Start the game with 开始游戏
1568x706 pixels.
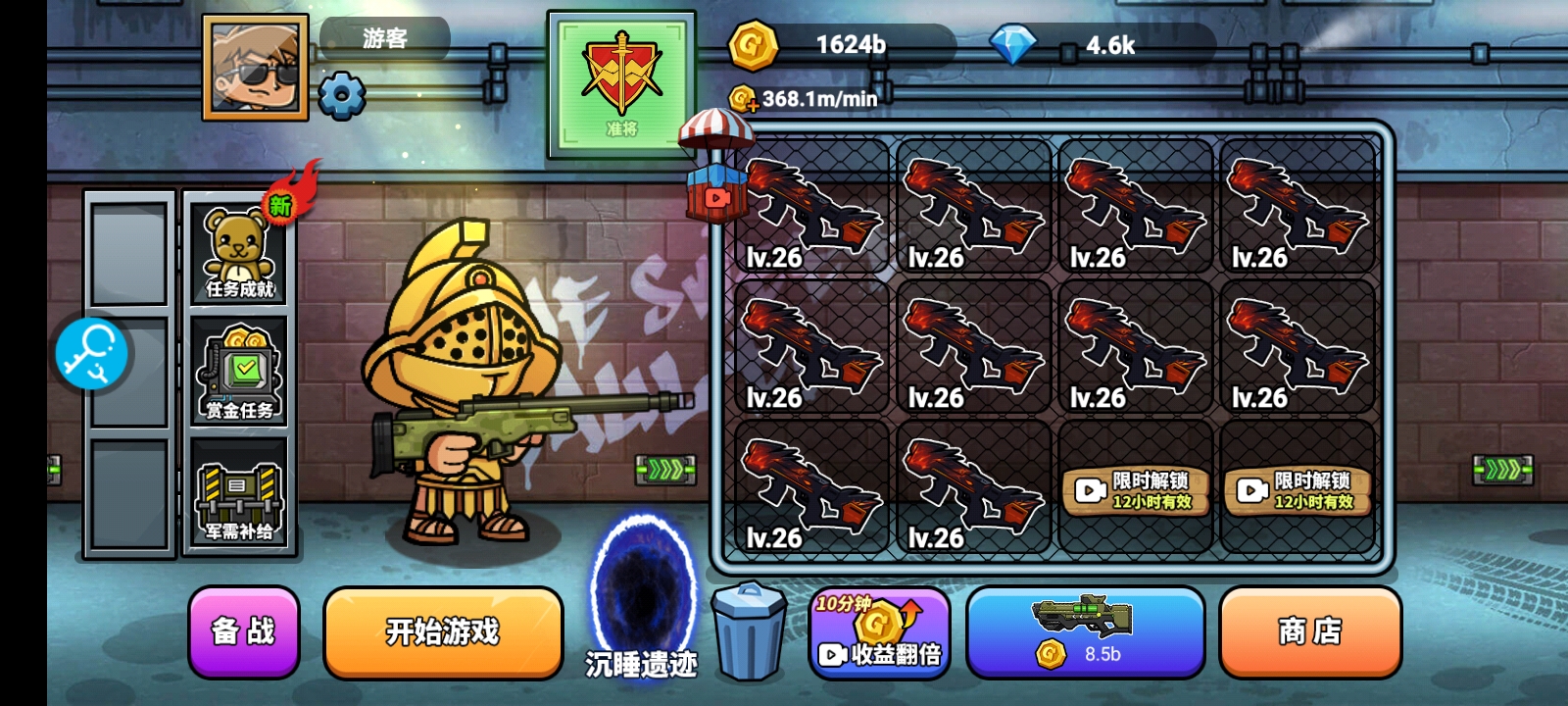point(443,632)
